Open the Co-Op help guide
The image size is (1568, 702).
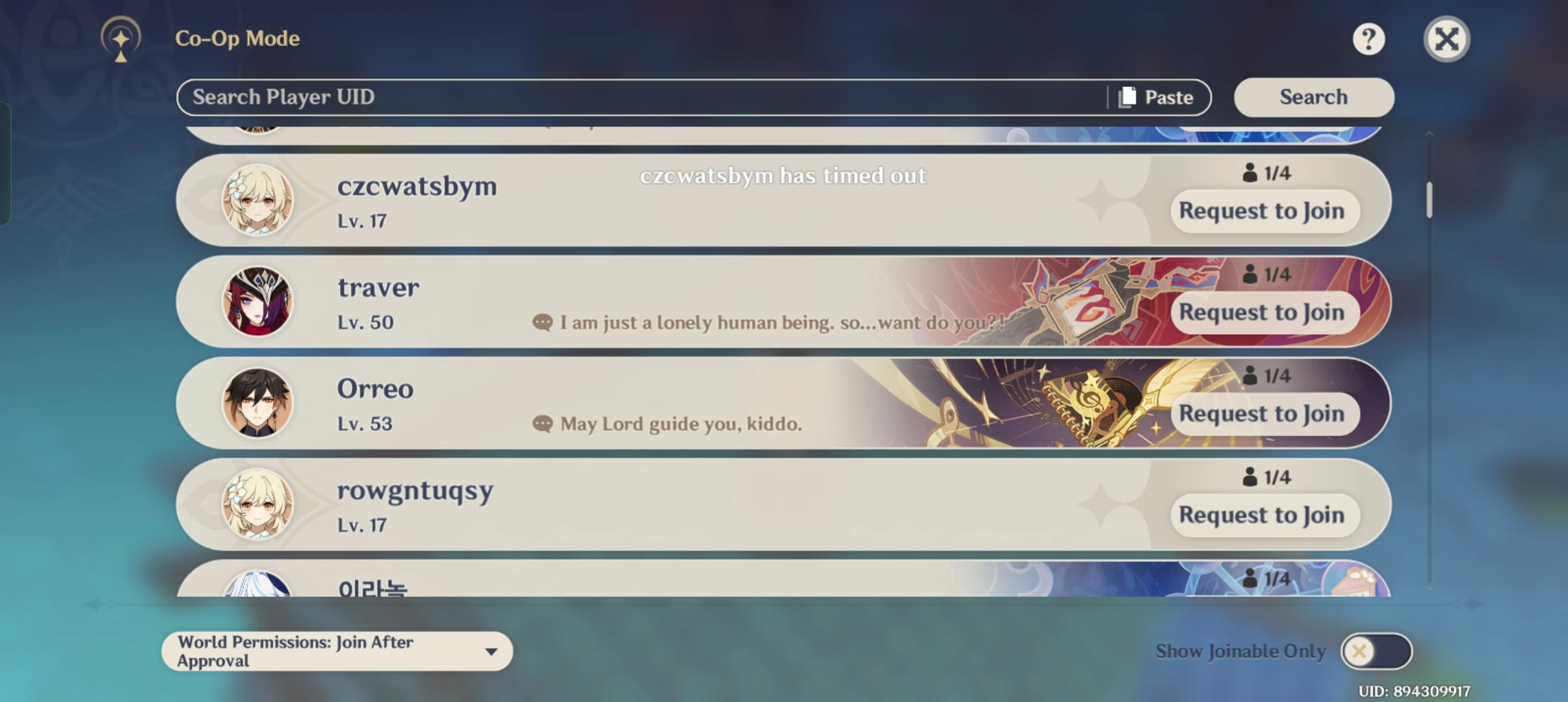1370,39
